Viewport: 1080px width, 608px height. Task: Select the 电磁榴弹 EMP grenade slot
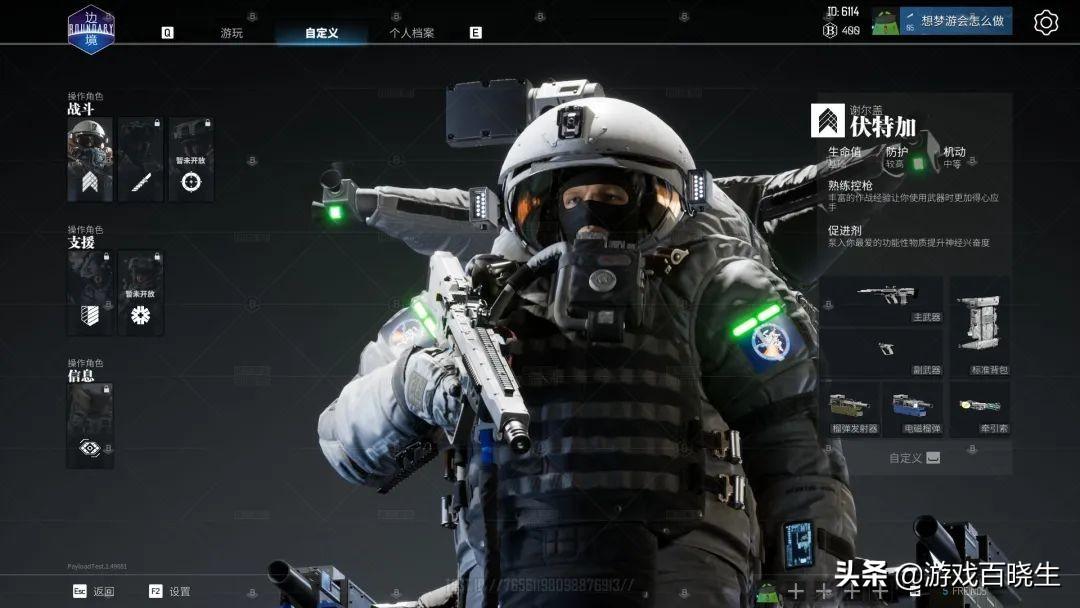click(914, 409)
